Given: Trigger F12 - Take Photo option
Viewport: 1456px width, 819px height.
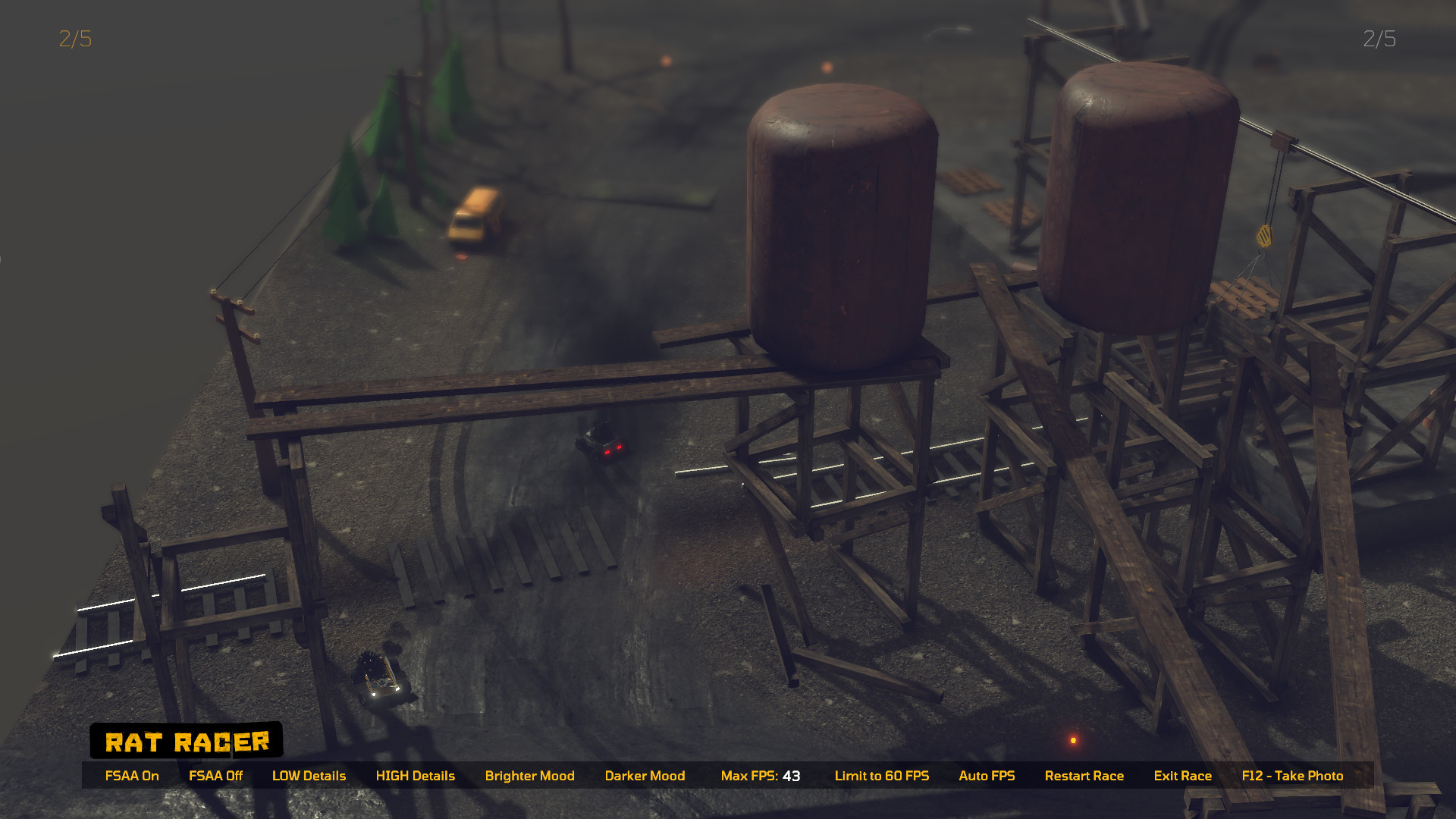Looking at the screenshot, I should (x=1291, y=776).
